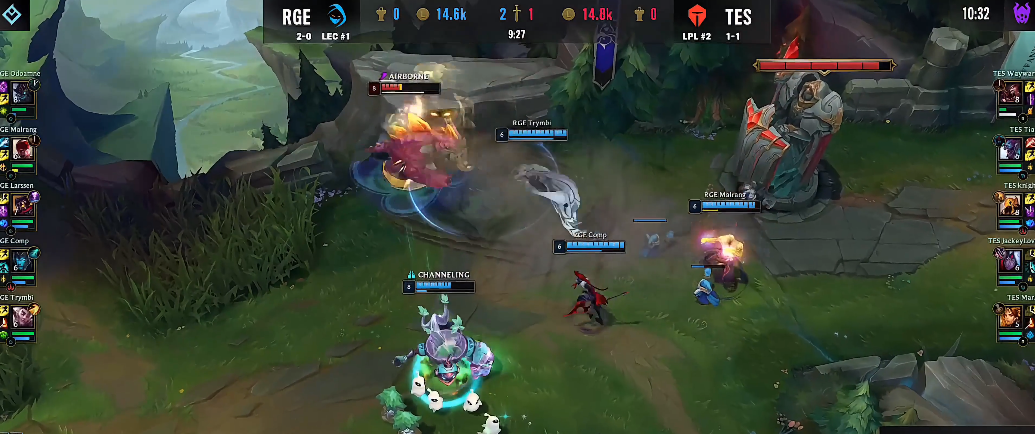This screenshot has width=1035, height=434.
Task: Click the broadcast logo in top-left corner
Action: click(x=15, y=14)
